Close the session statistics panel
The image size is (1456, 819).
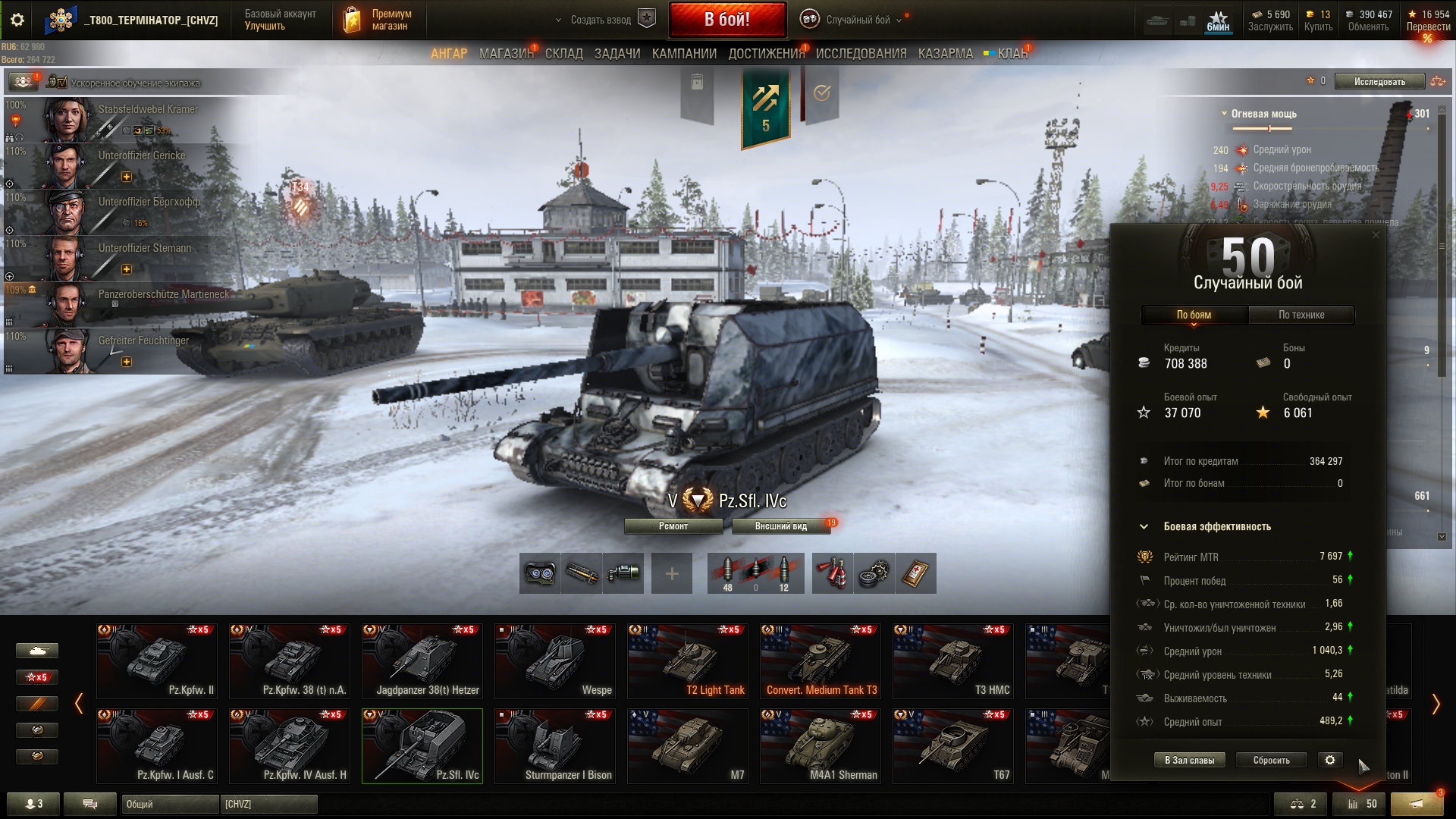[1376, 235]
